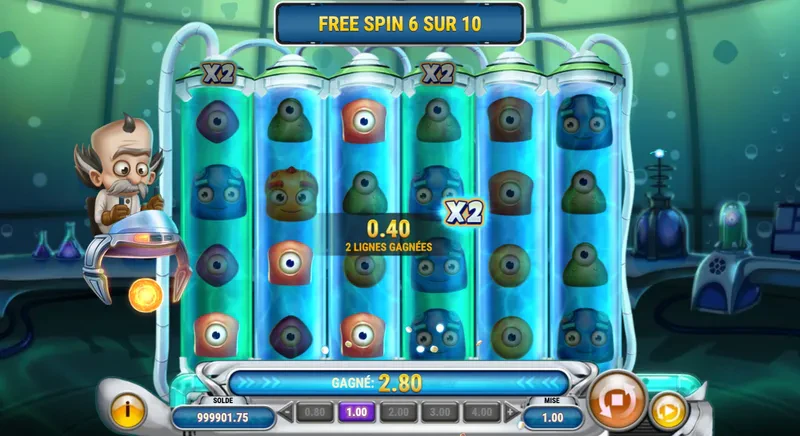
Task: Decrease bet with the left arrow
Action: 286,411
